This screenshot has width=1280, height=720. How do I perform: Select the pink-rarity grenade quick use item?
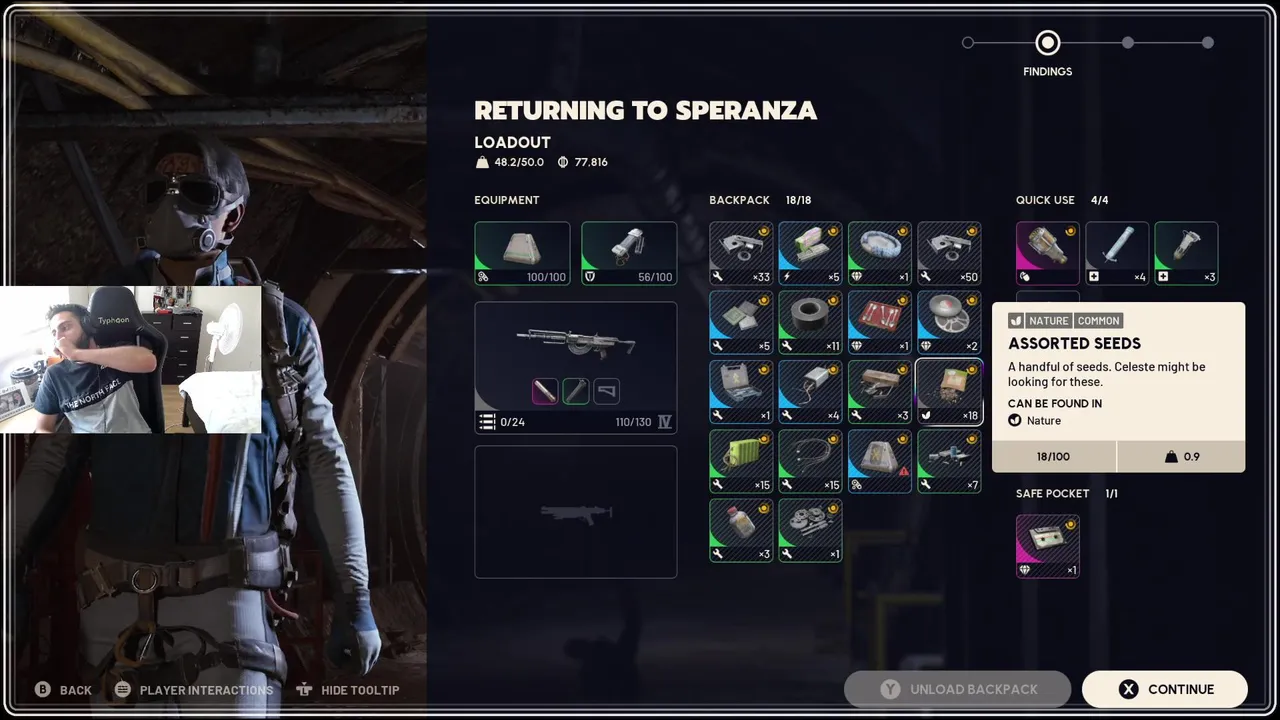coord(1047,253)
